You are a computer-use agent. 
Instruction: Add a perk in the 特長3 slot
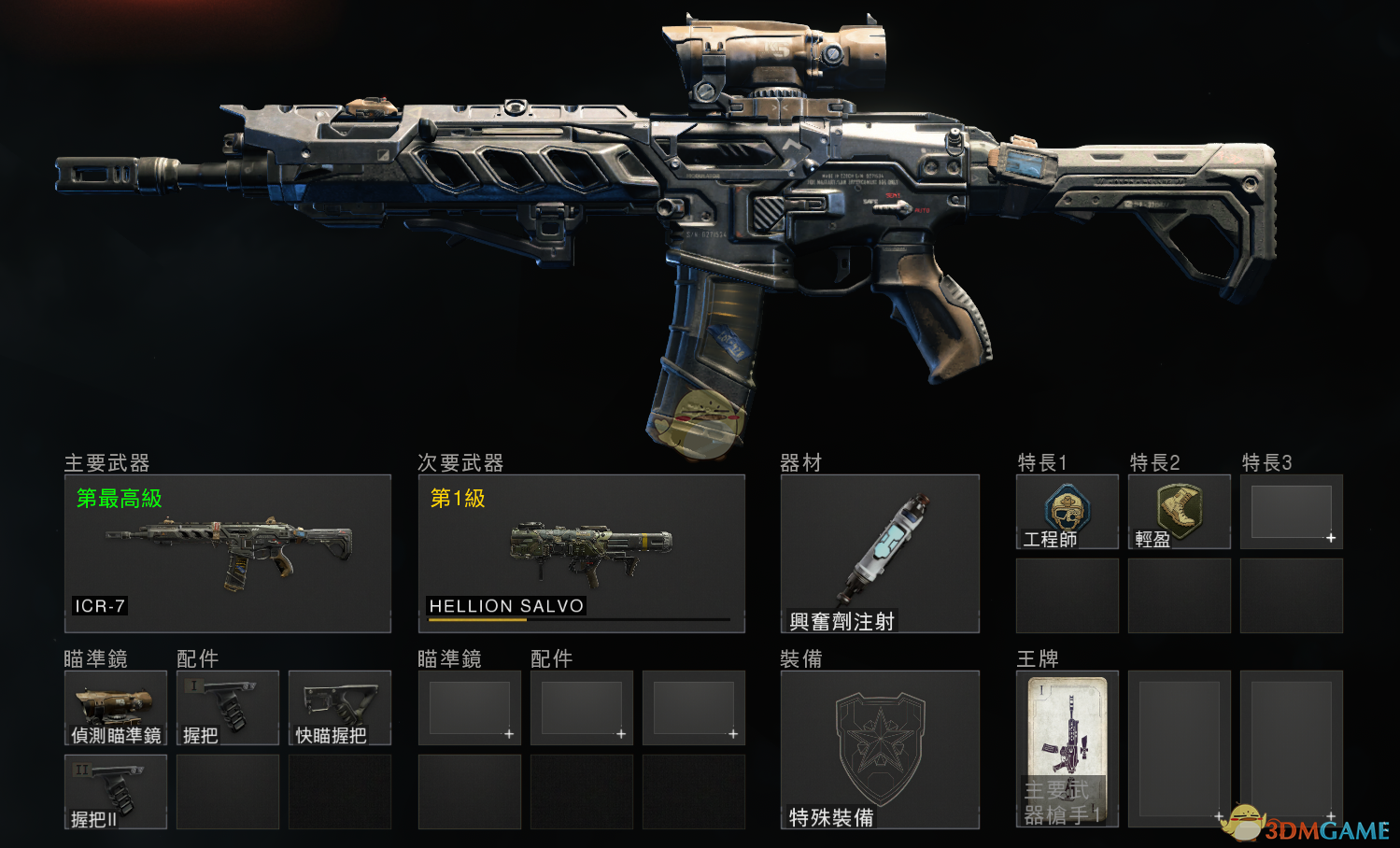1292,512
